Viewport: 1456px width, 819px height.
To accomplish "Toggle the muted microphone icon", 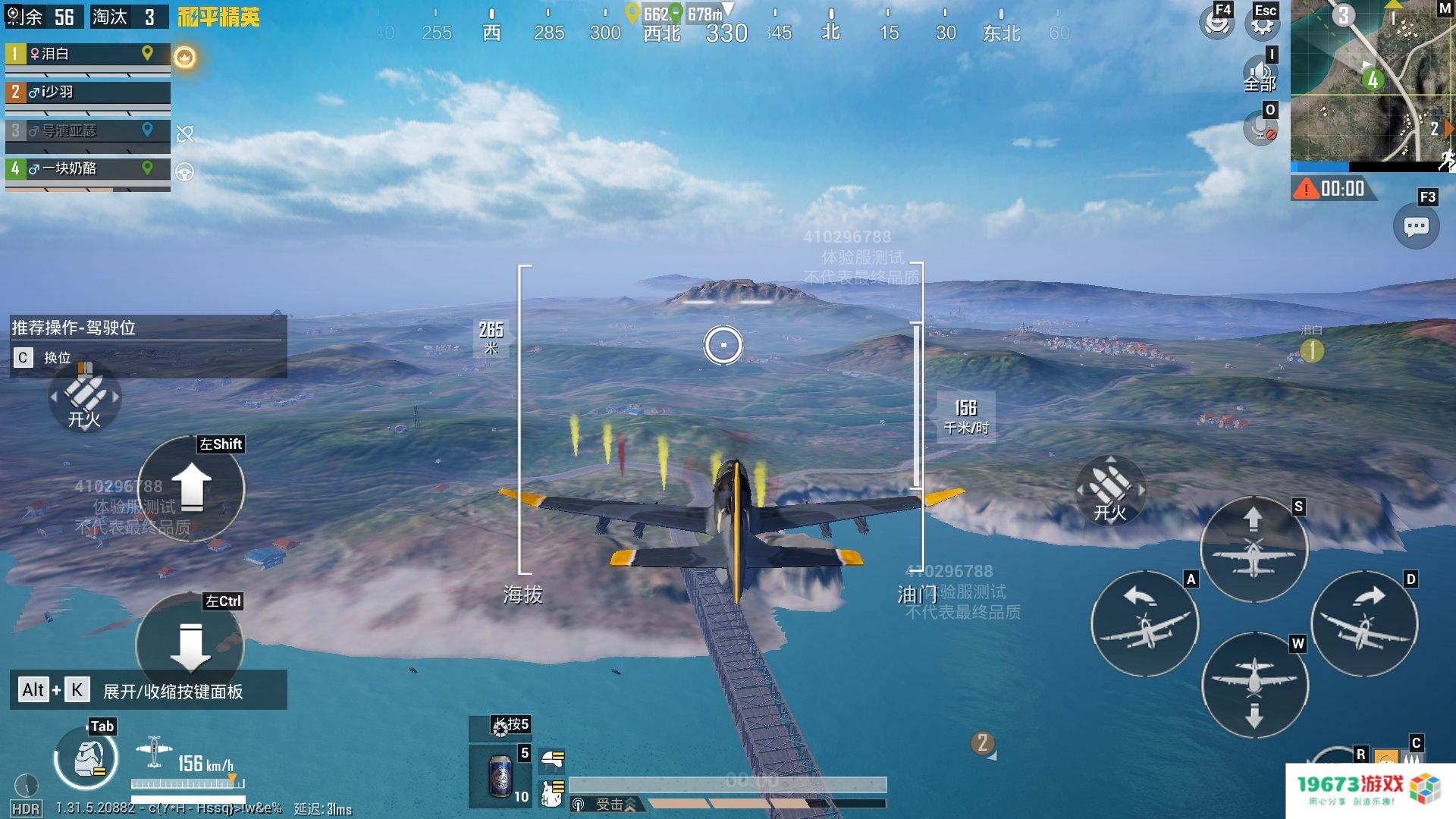I will click(x=1260, y=129).
